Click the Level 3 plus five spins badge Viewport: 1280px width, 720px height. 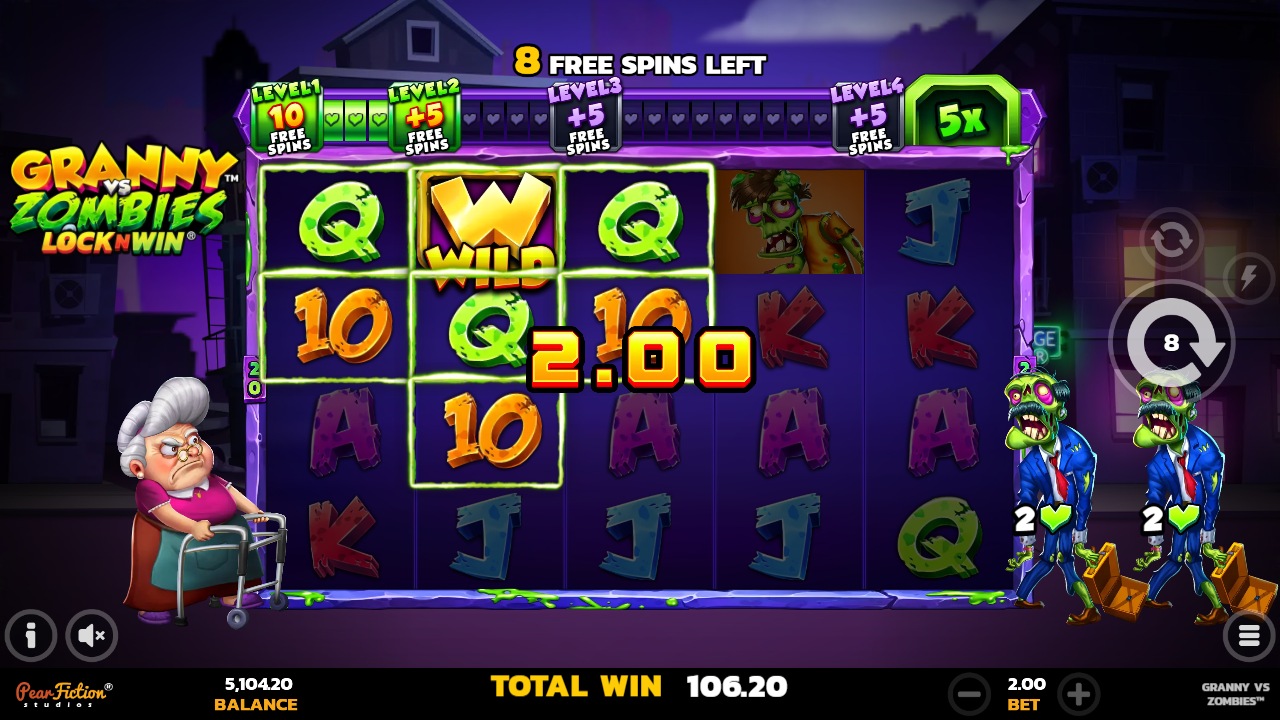point(586,117)
